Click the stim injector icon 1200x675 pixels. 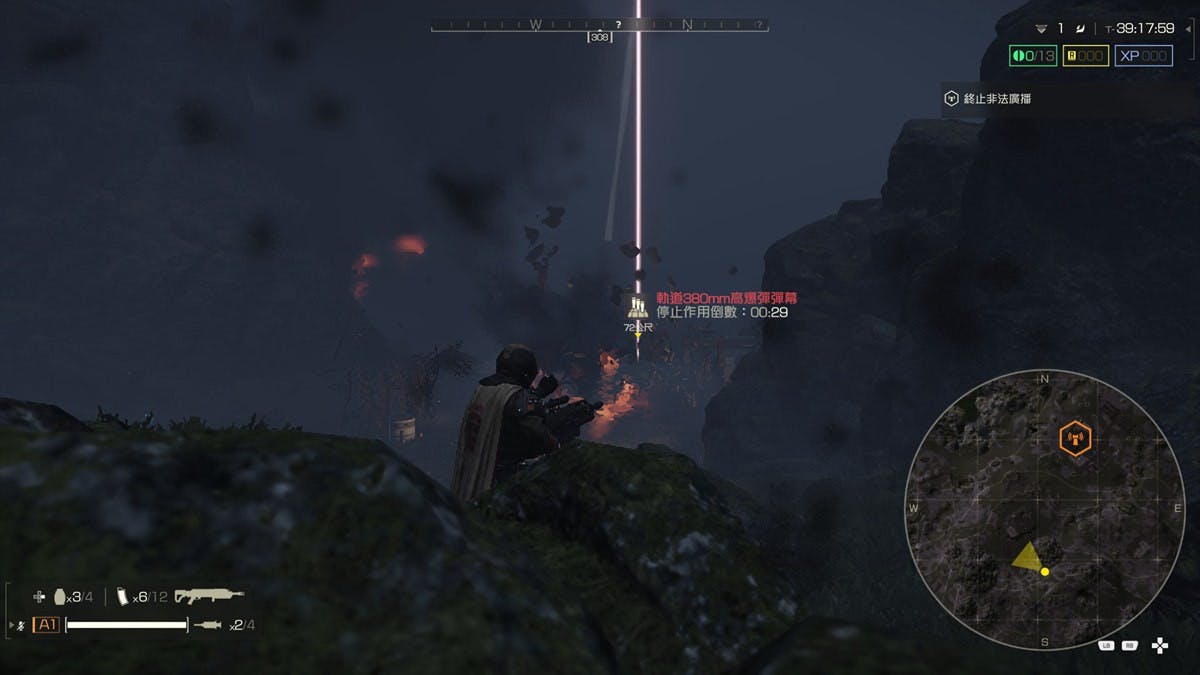208,625
